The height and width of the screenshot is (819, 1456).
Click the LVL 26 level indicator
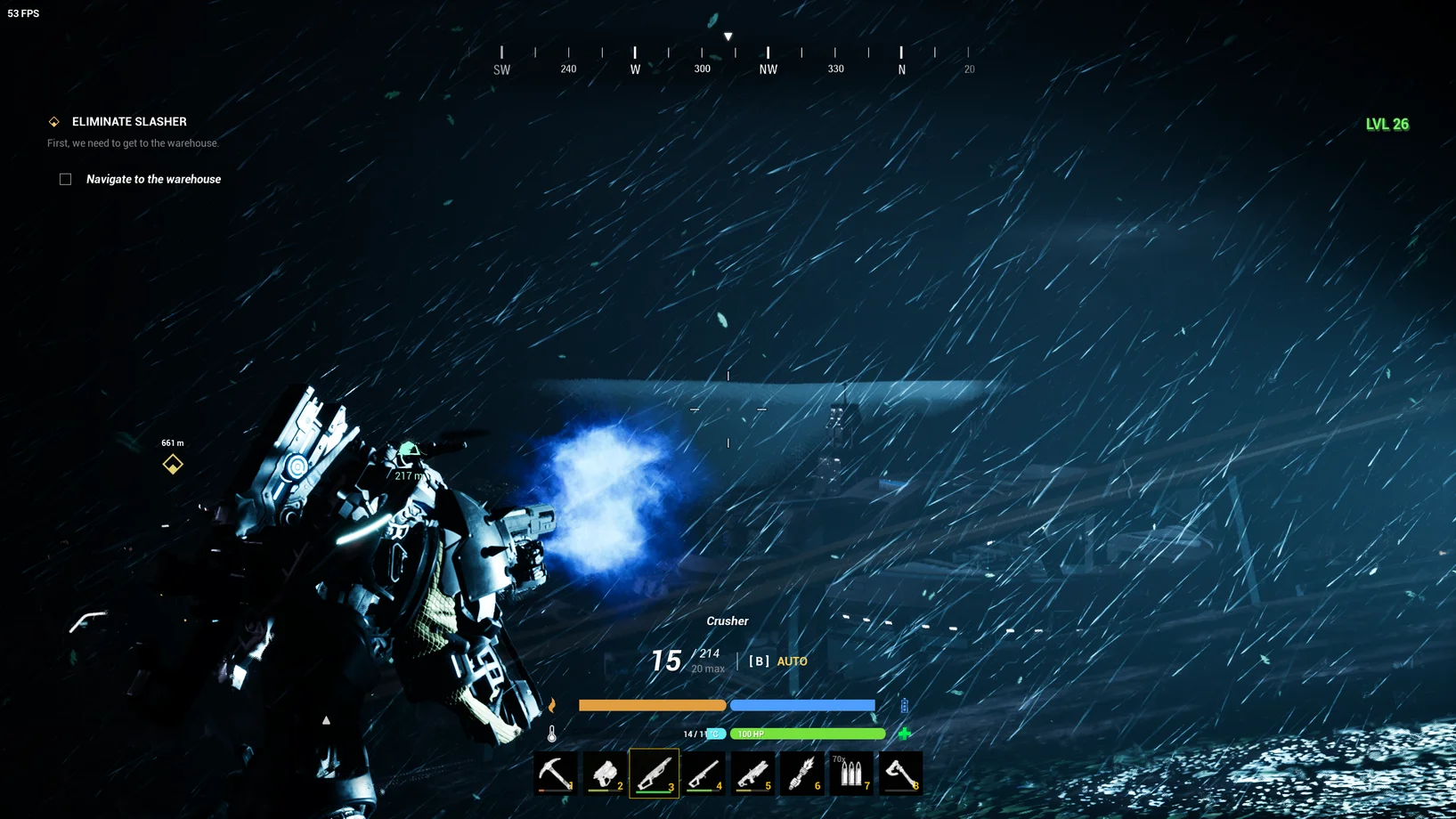1387,124
